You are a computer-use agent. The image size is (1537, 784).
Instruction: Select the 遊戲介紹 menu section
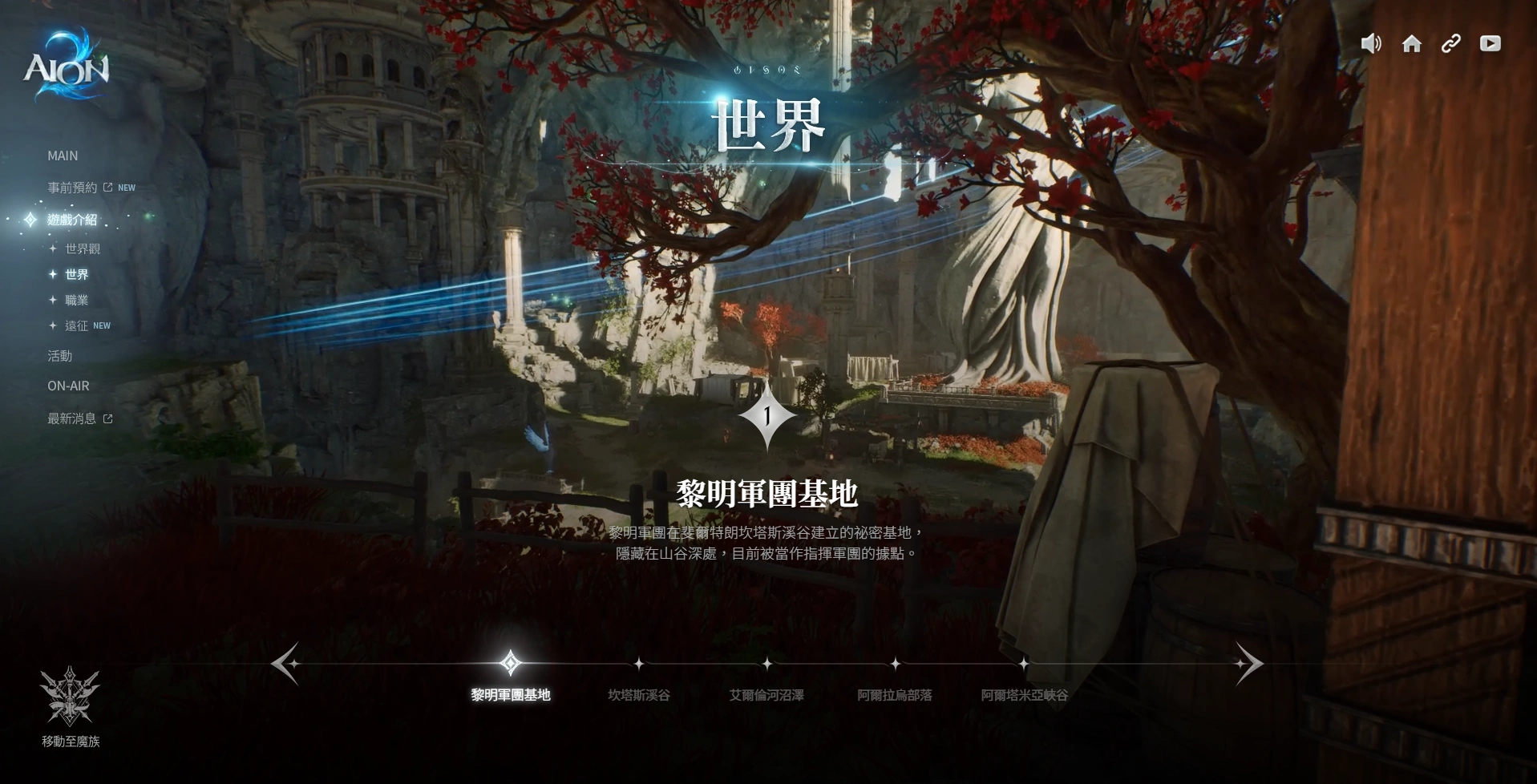click(72, 220)
